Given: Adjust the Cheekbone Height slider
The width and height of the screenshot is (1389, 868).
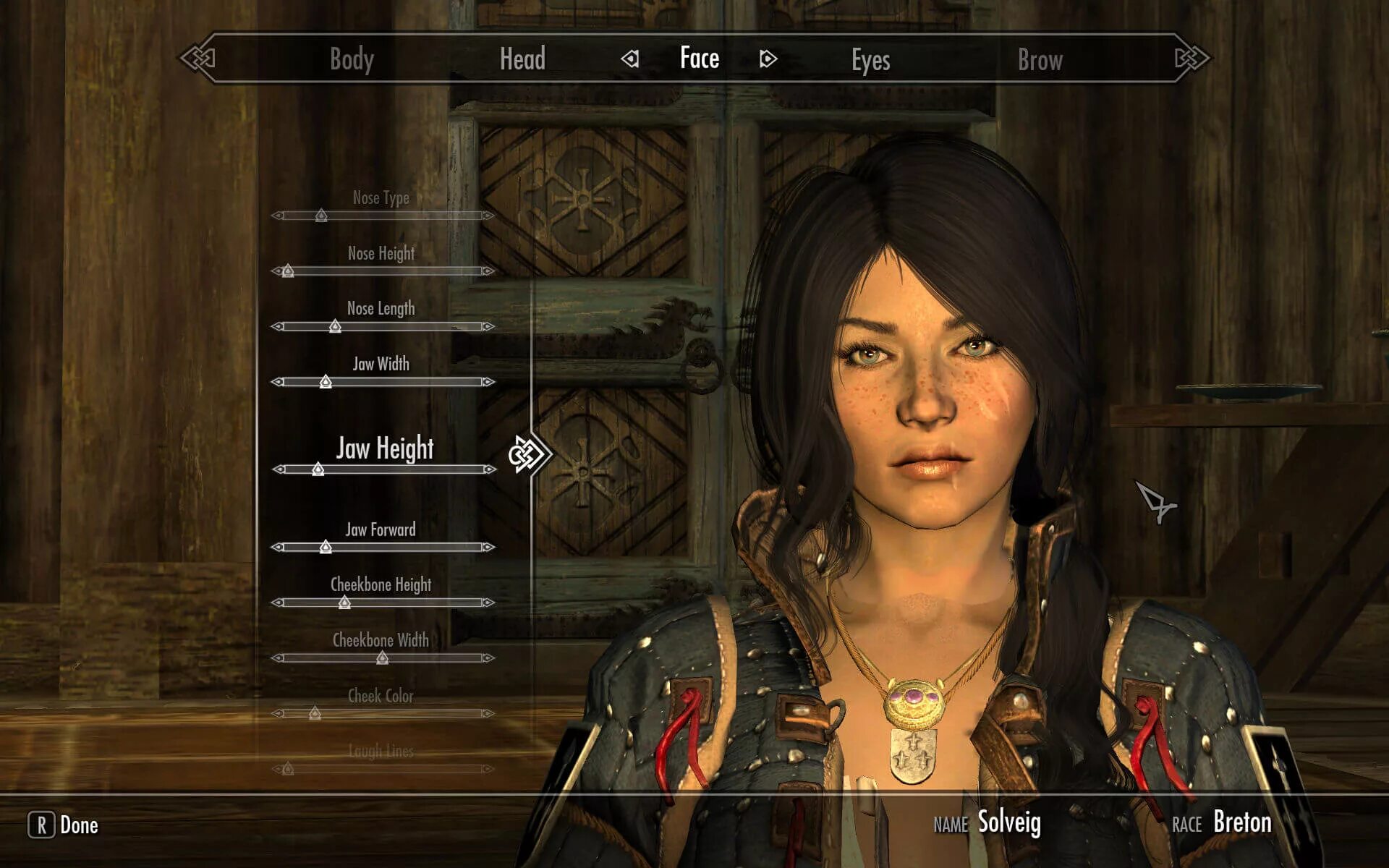Looking at the screenshot, I should (383, 603).
